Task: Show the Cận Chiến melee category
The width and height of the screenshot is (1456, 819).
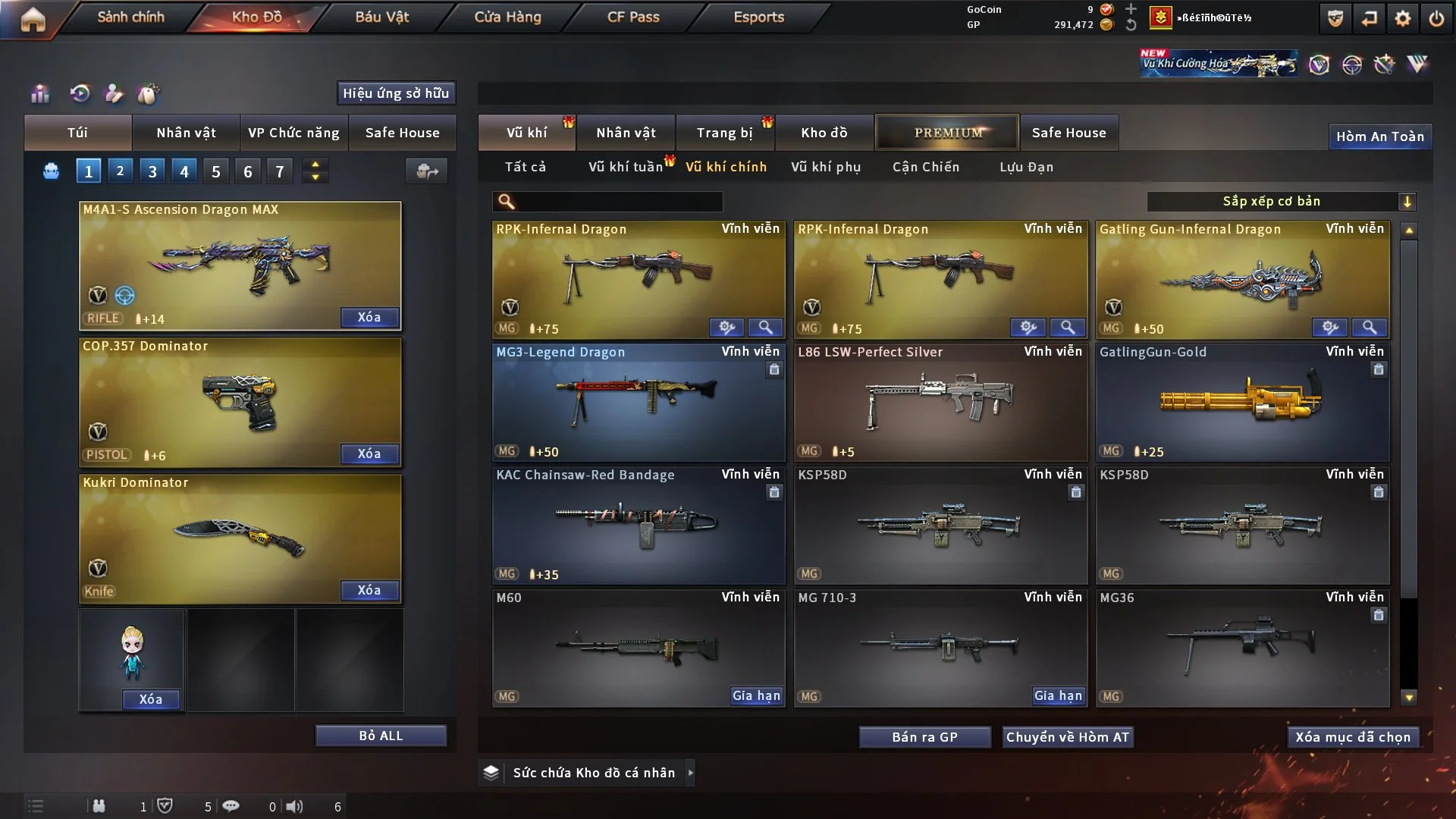Action: tap(926, 167)
